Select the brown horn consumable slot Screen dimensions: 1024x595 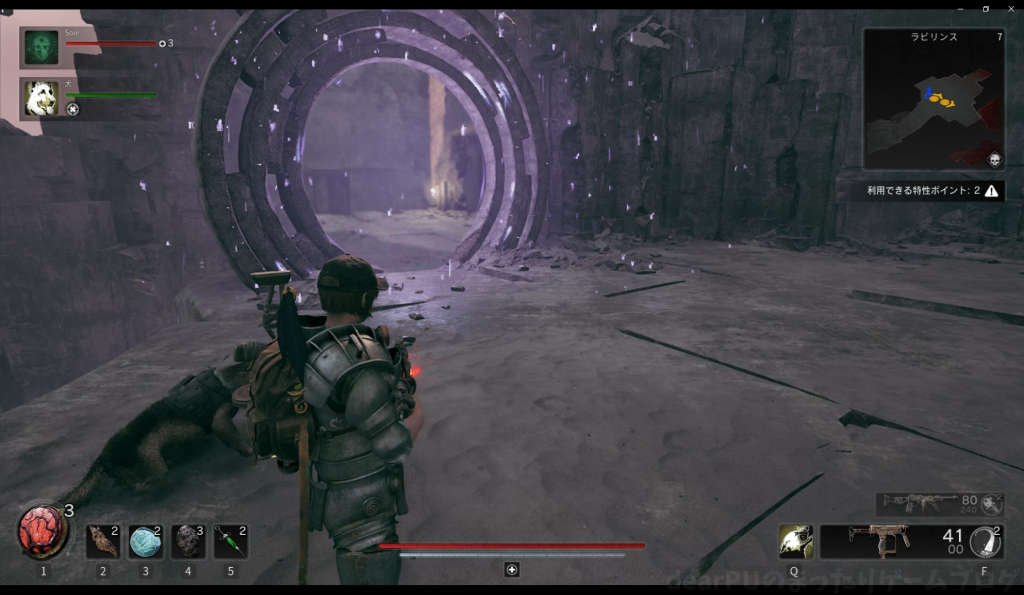point(102,541)
